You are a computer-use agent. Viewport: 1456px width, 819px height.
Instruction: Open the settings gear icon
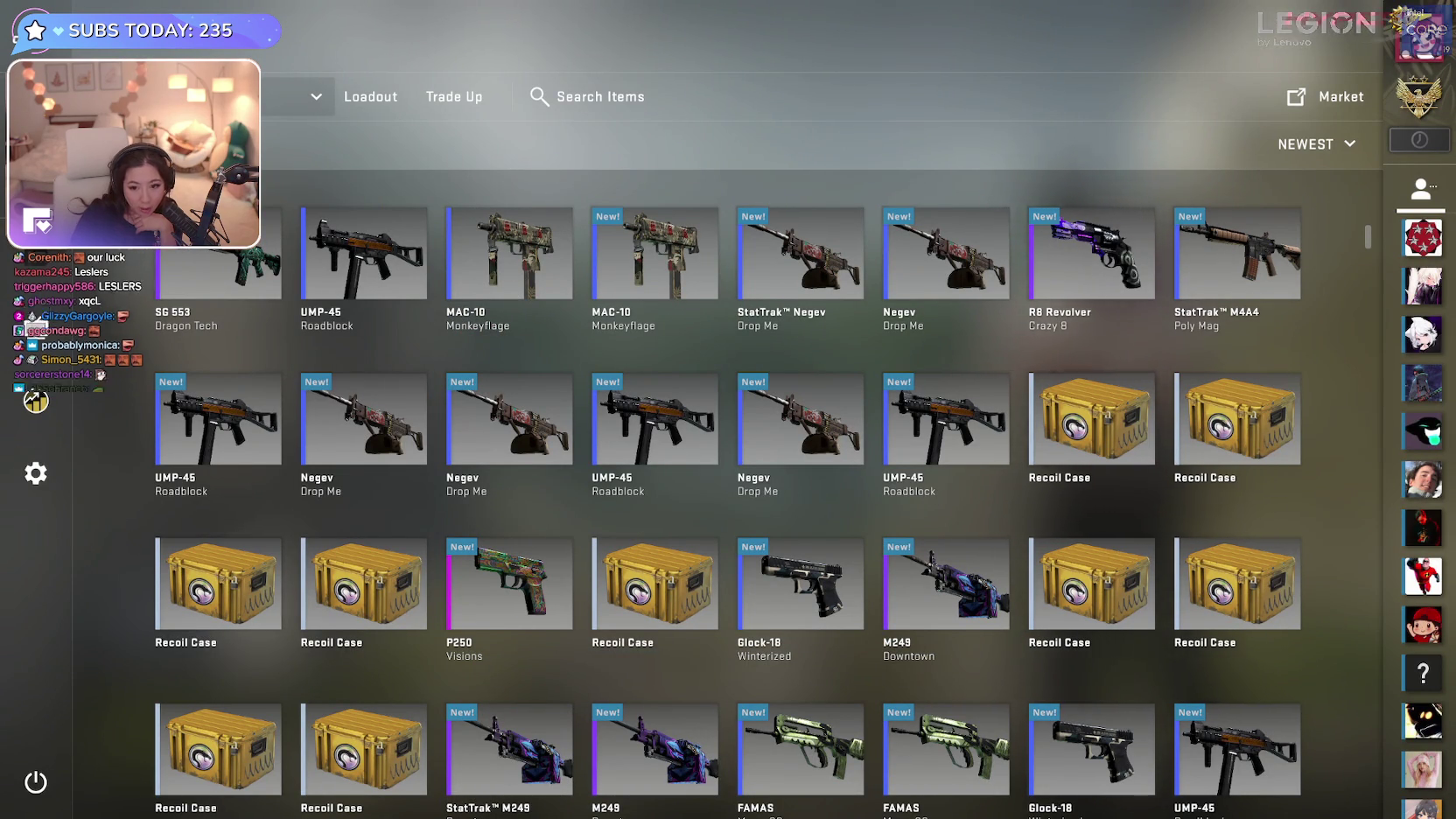click(36, 473)
